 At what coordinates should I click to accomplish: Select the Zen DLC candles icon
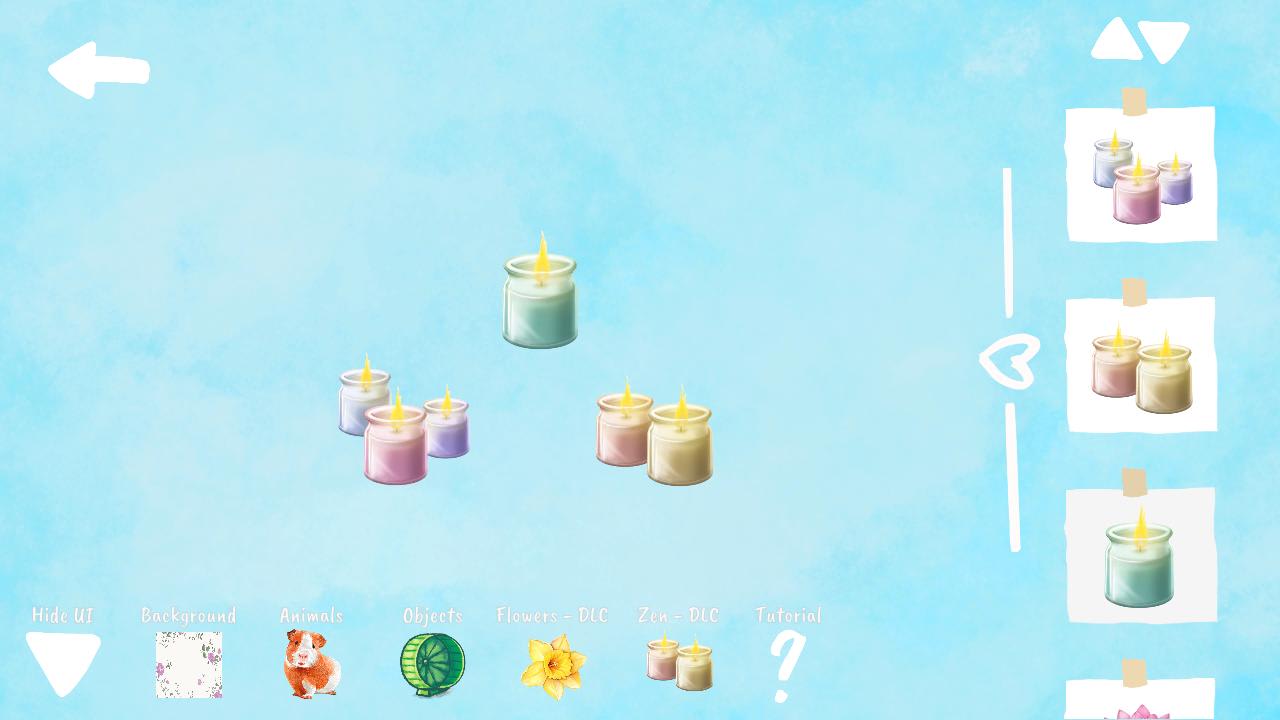(x=679, y=665)
